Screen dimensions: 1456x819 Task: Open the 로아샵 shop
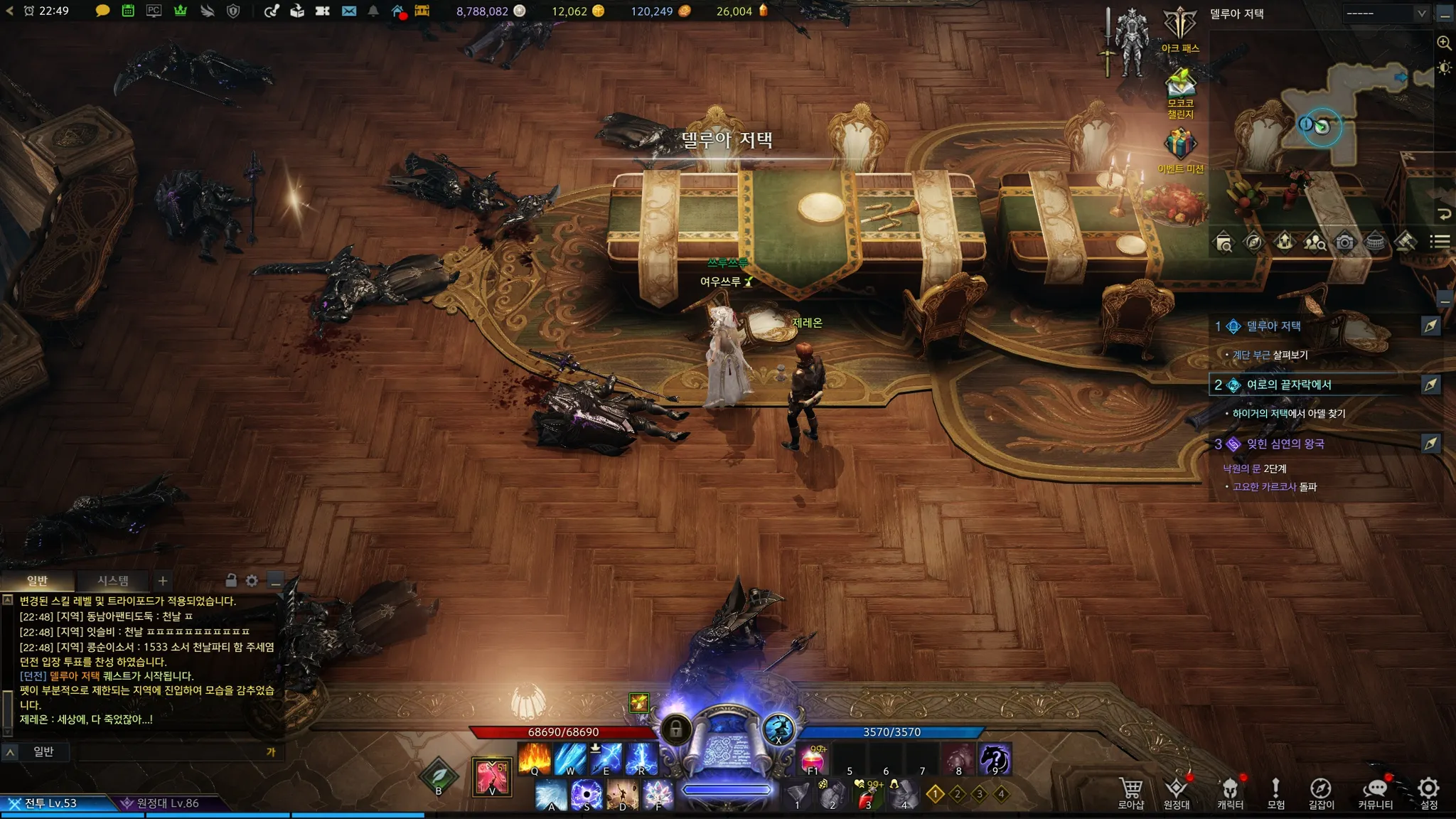[1130, 791]
